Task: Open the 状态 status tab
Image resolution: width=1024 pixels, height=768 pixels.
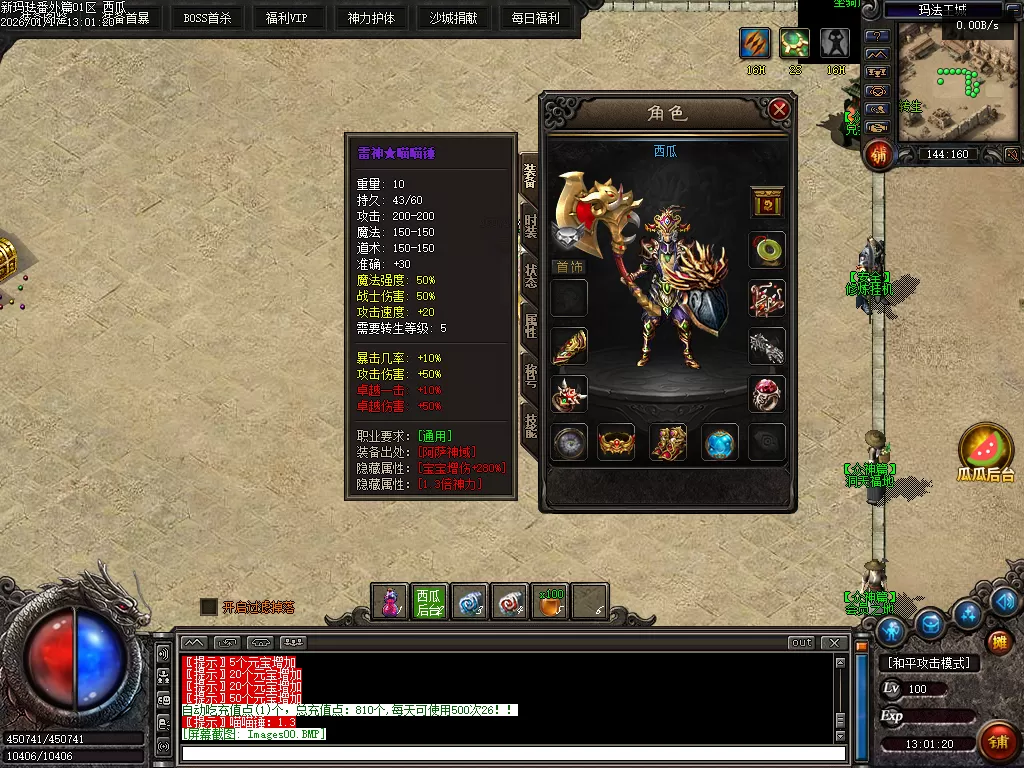Action: coord(531,272)
